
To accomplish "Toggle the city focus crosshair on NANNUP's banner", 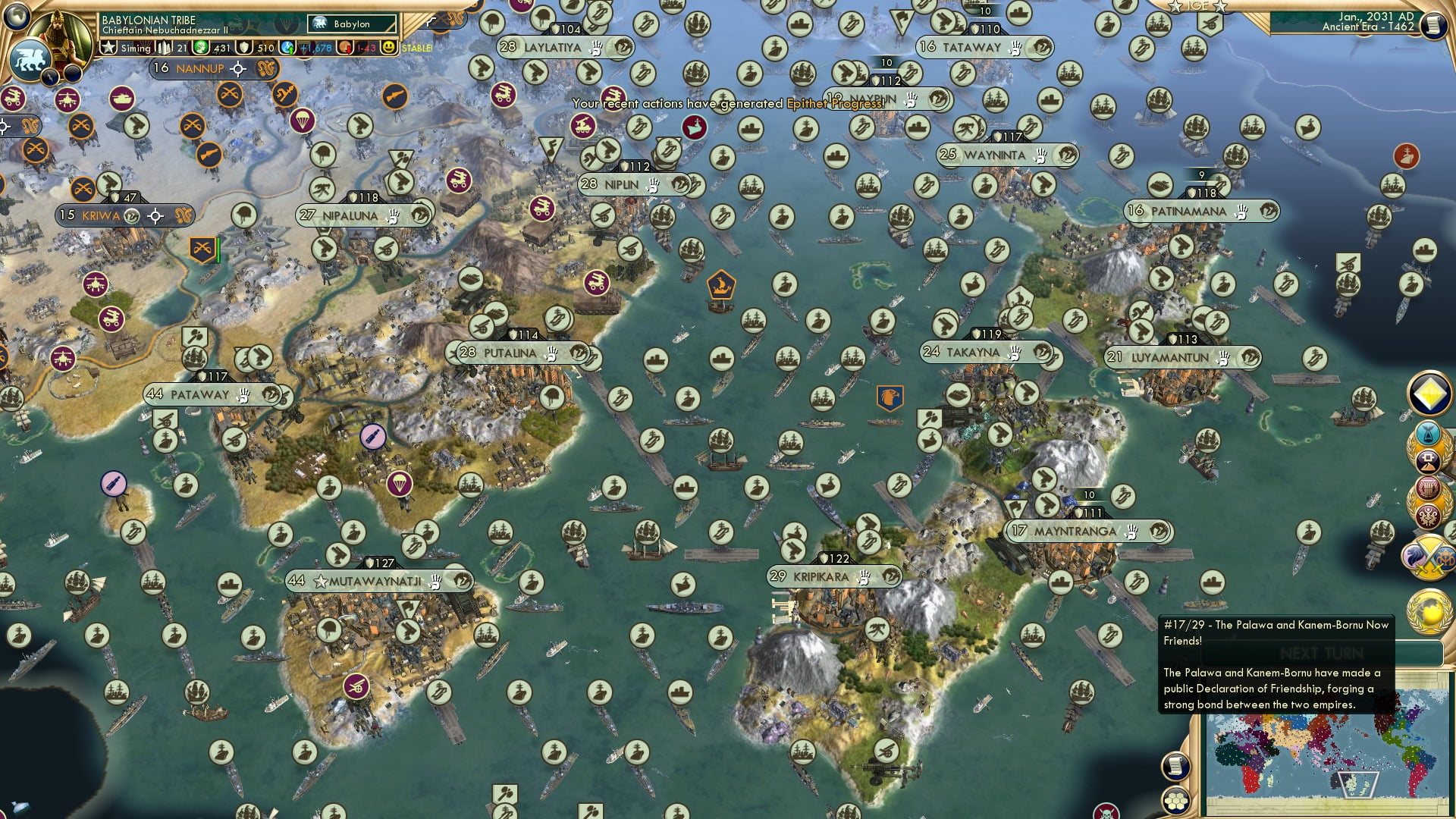I will pyautogui.click(x=238, y=69).
